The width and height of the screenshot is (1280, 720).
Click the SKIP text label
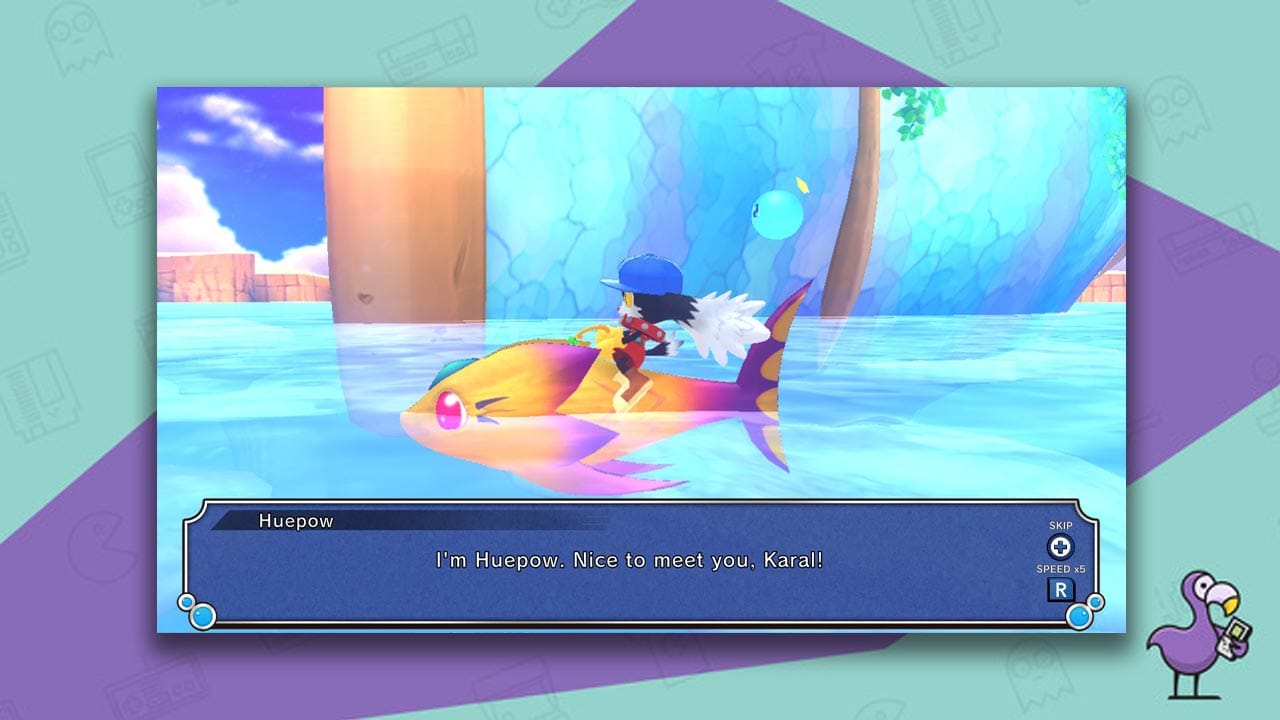point(1060,525)
